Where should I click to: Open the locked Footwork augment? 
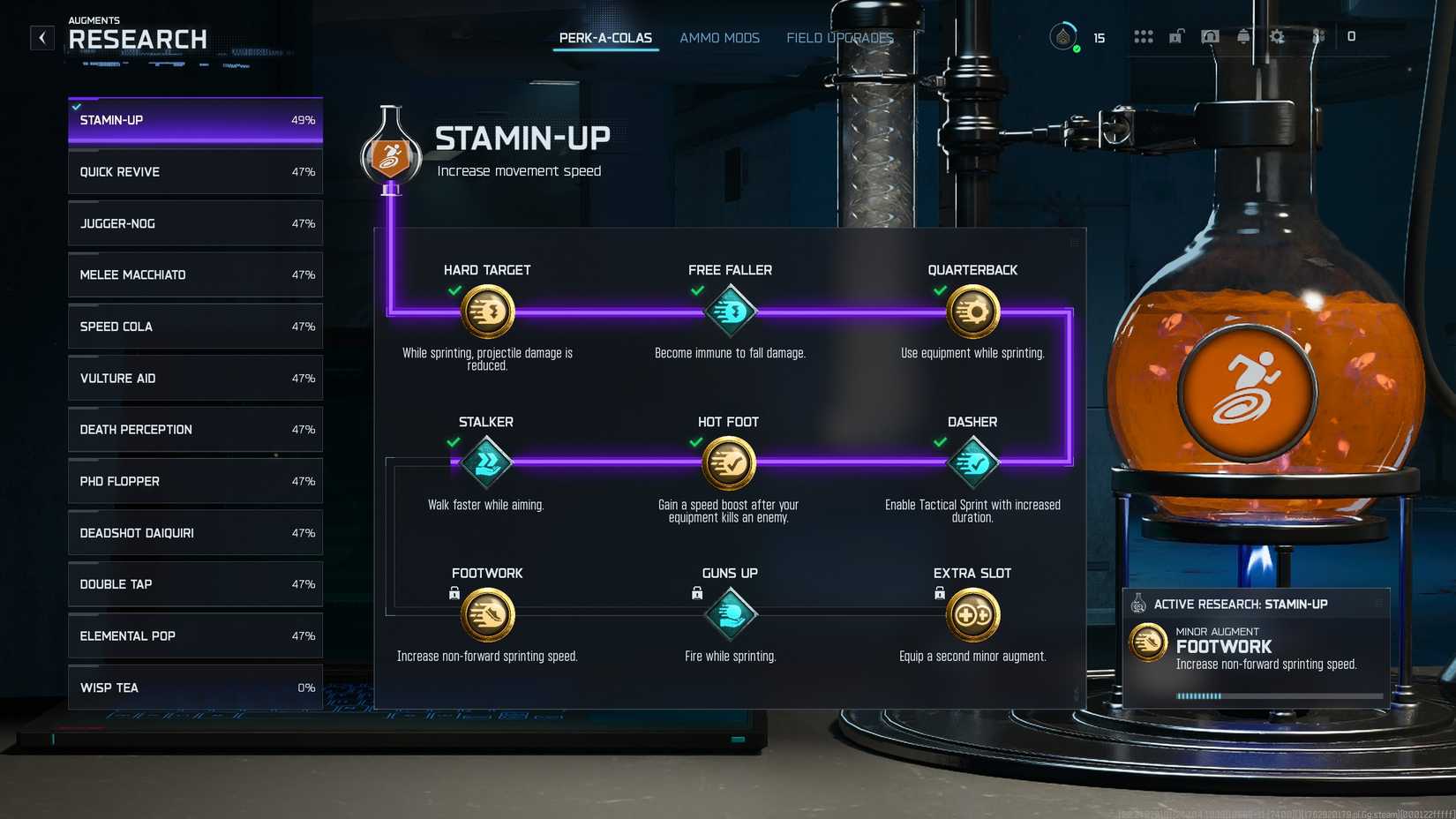point(487,613)
